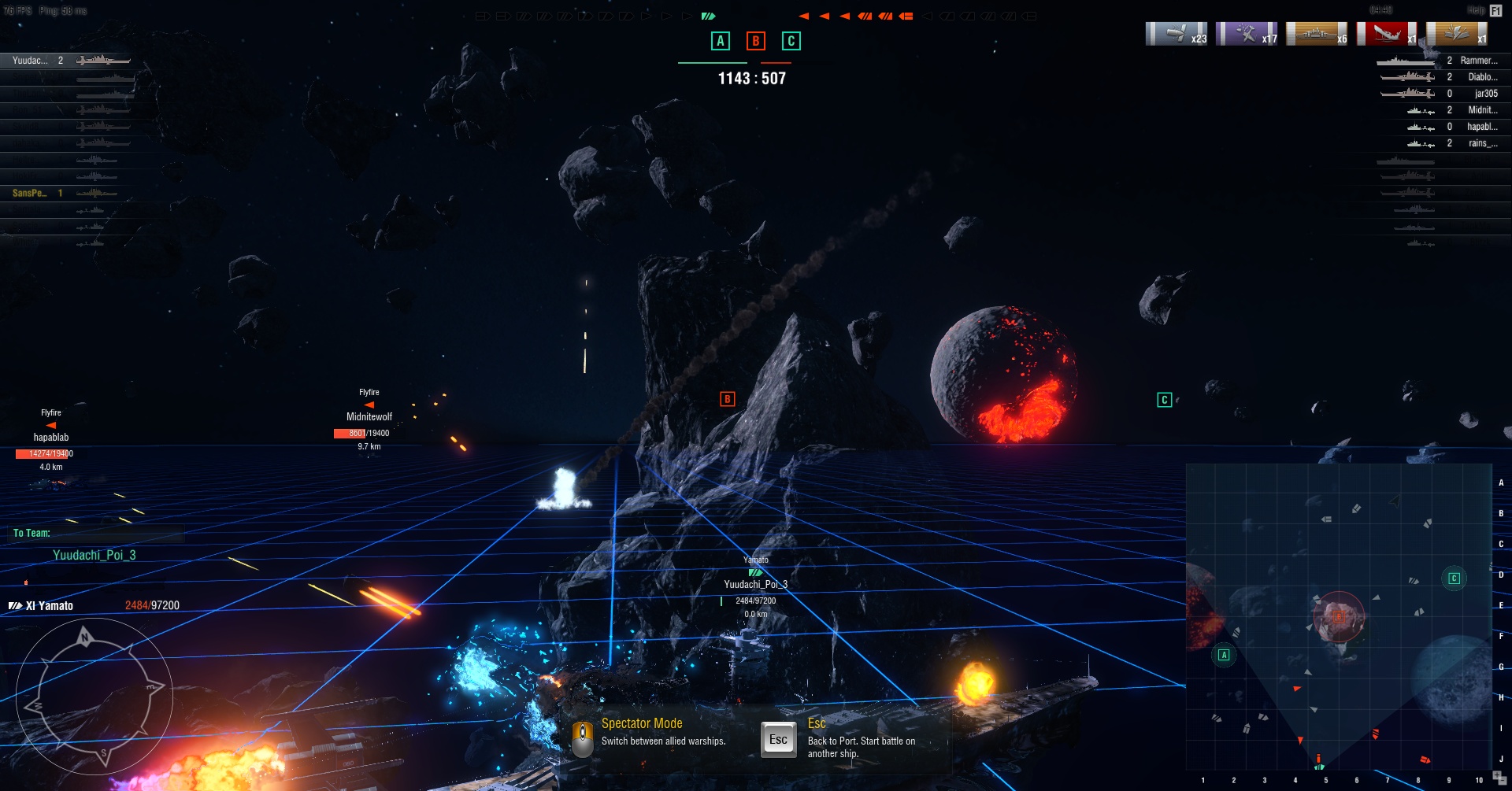Select jar305 in the enemy team list

pyautogui.click(x=1485, y=94)
